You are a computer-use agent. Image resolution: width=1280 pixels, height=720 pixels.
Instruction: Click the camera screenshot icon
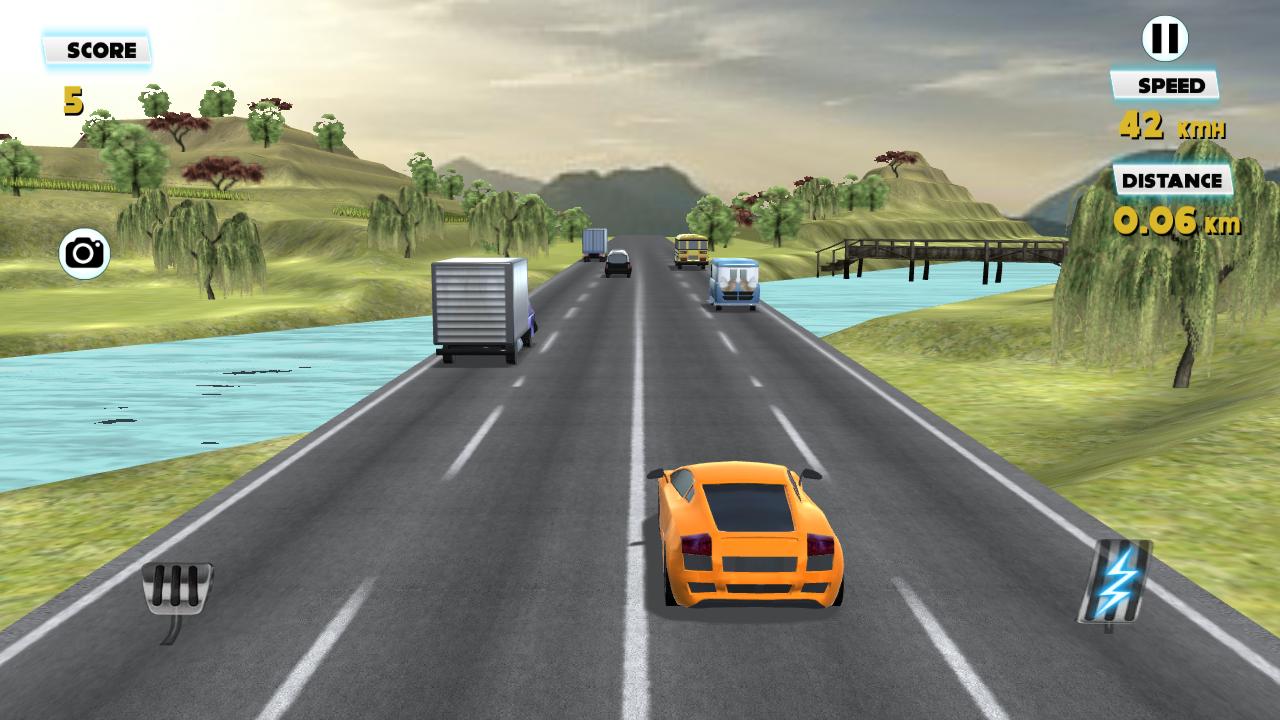[84, 253]
